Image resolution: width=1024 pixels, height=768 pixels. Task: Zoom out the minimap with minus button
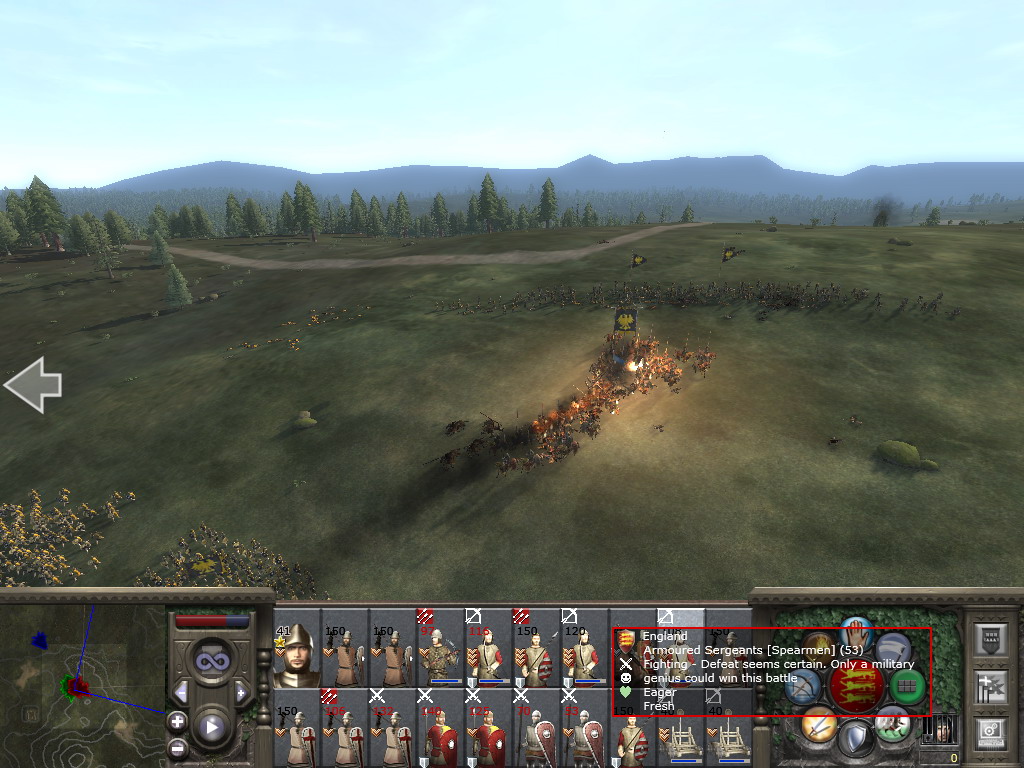coord(177,746)
